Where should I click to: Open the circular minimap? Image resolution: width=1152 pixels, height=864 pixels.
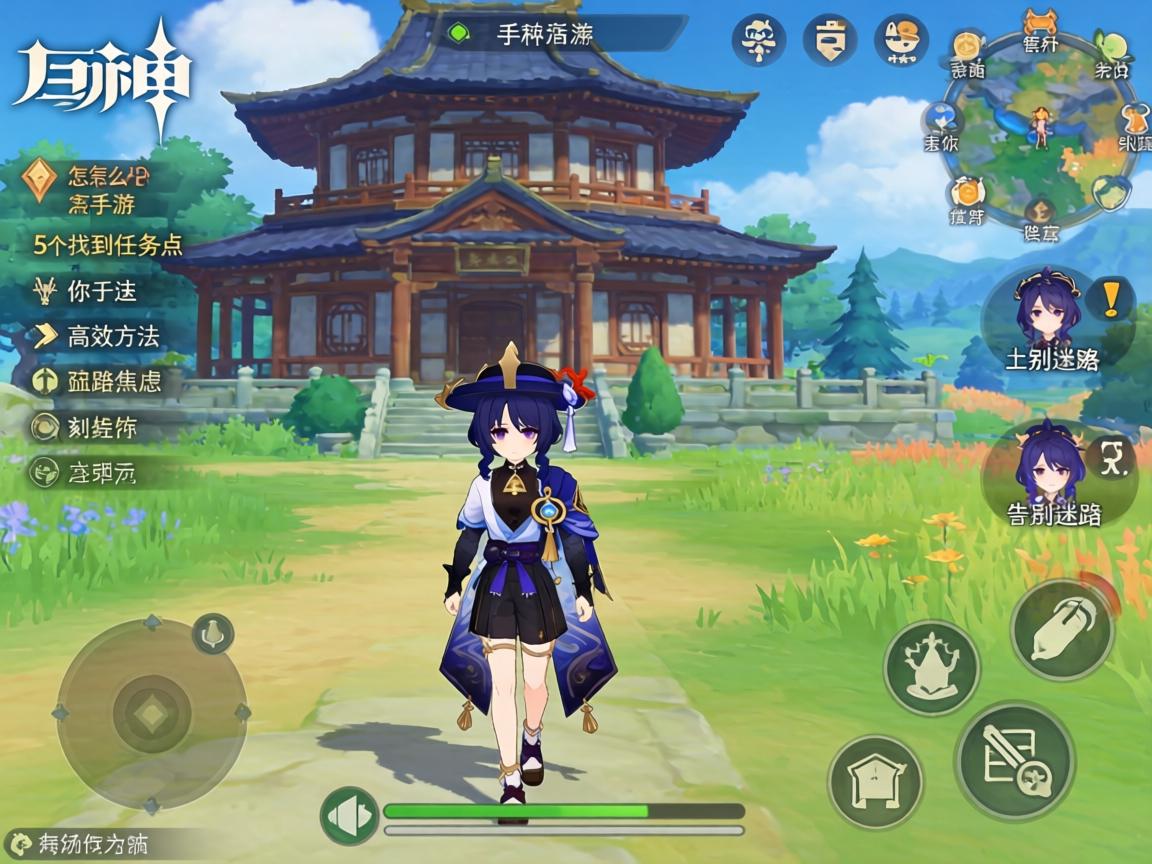click(x=1041, y=130)
